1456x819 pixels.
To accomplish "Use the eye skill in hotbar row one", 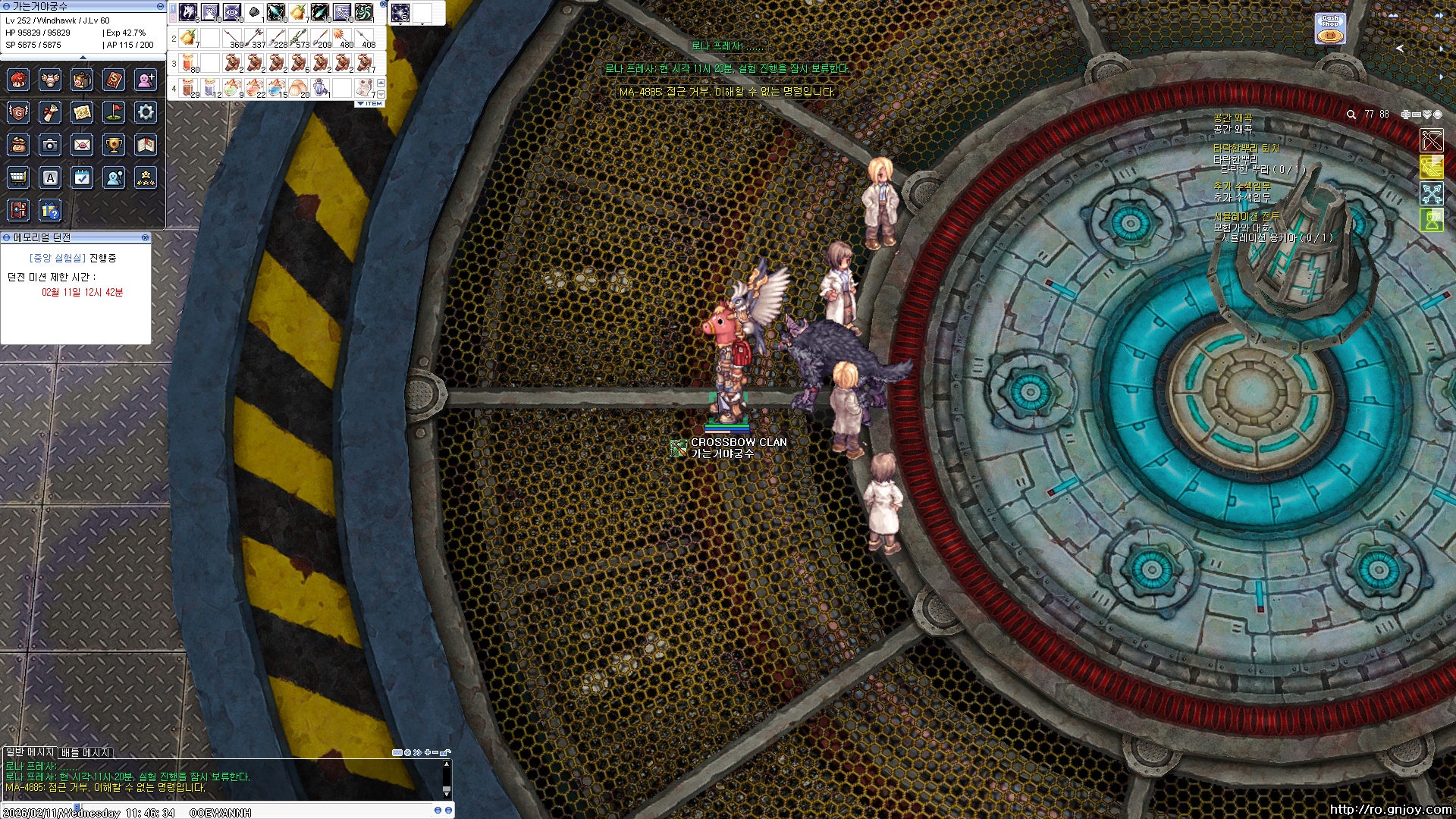I will 232,12.
